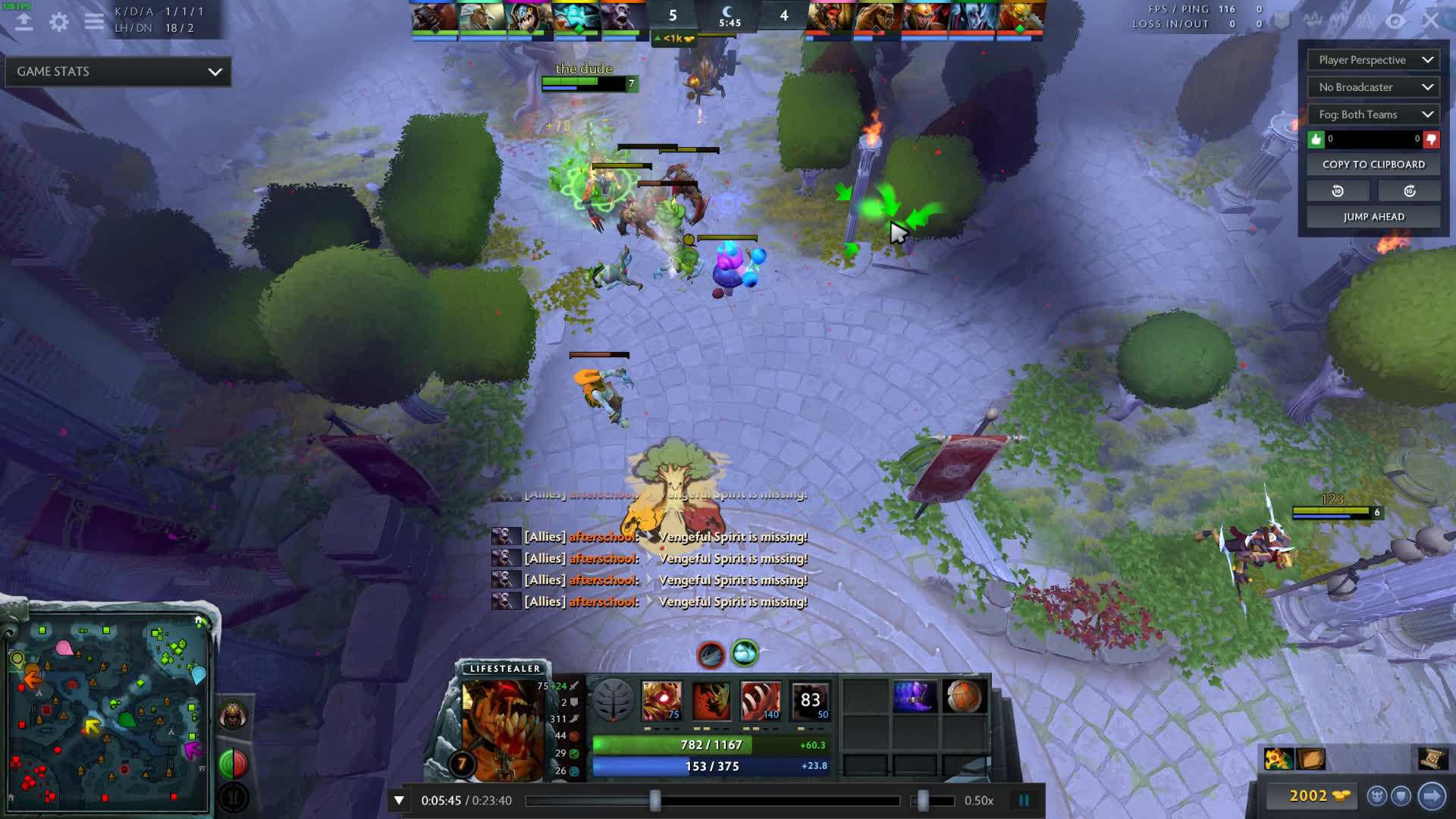Image resolution: width=1456 pixels, height=819 pixels.
Task: Click the hamburger menu icon
Action: [x=94, y=22]
